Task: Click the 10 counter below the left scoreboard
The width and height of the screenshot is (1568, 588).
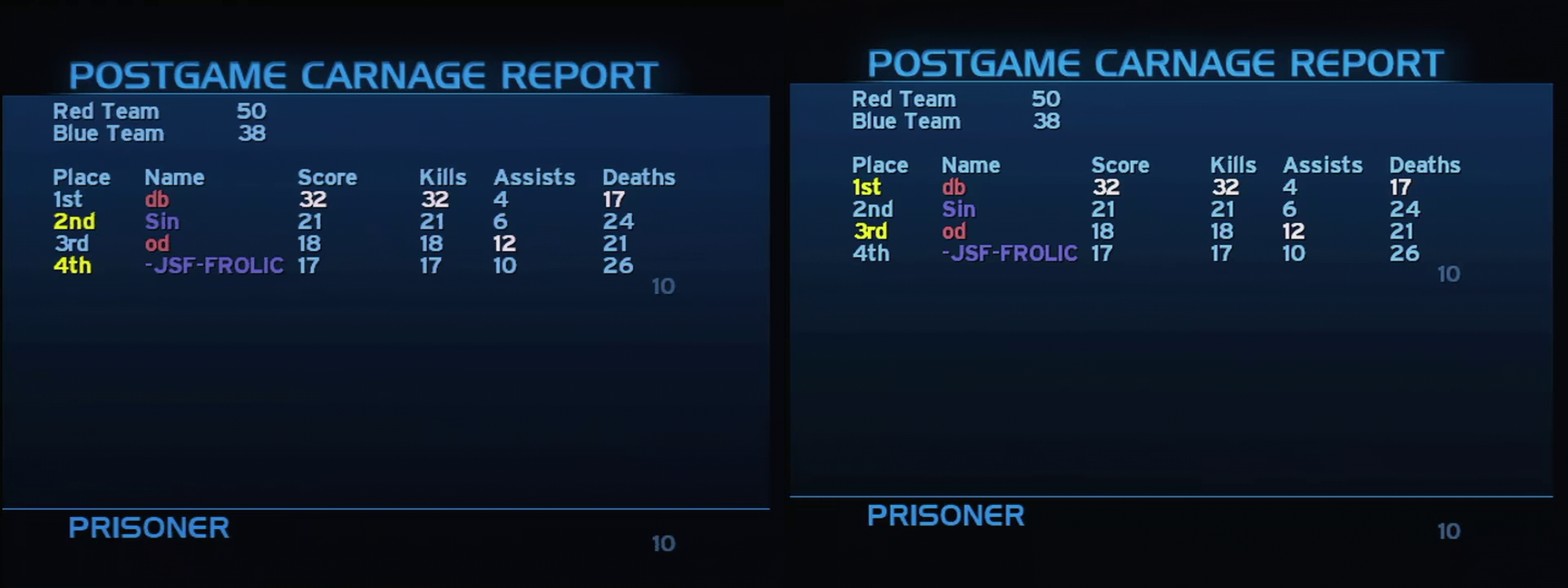Action: pyautogui.click(x=663, y=287)
